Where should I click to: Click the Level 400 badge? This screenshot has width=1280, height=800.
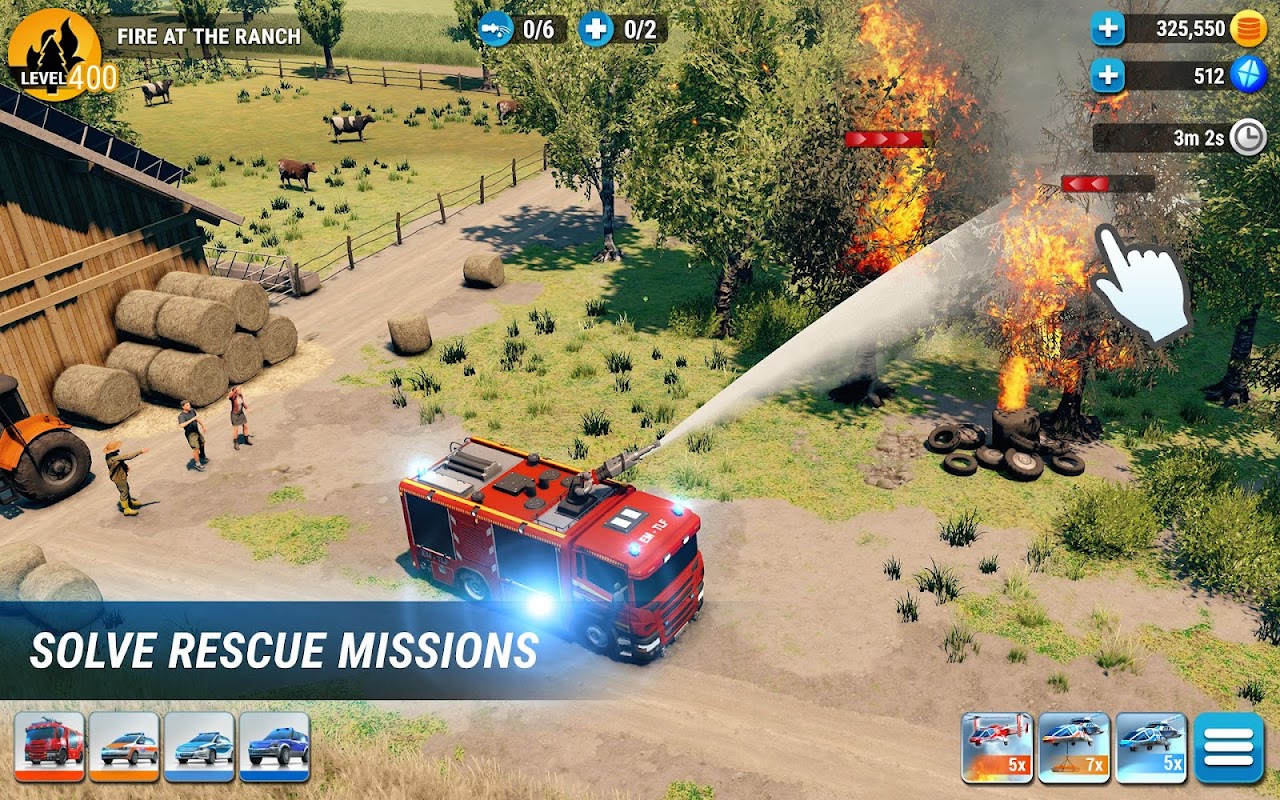click(58, 55)
